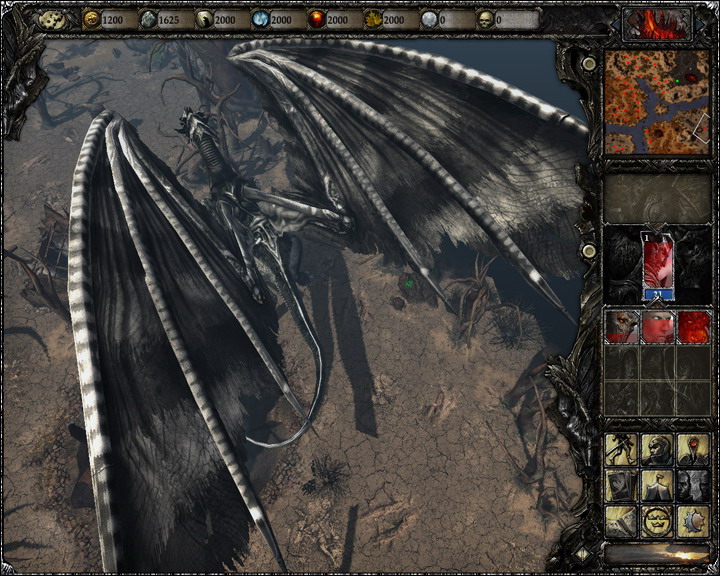Click the sunset landscape bar below commands

tap(657, 553)
